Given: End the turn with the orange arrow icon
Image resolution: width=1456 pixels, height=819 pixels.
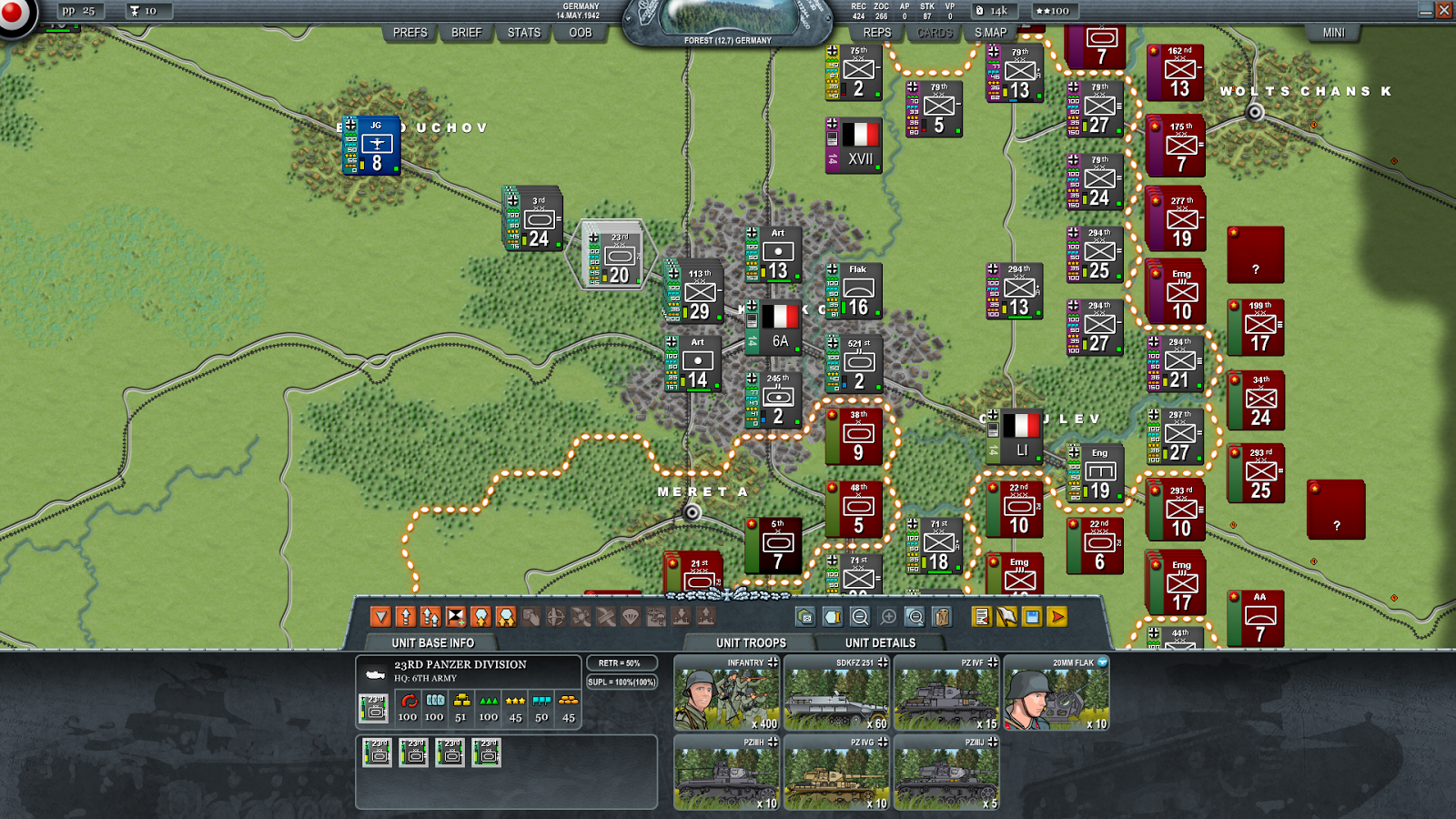Looking at the screenshot, I should point(1056,617).
